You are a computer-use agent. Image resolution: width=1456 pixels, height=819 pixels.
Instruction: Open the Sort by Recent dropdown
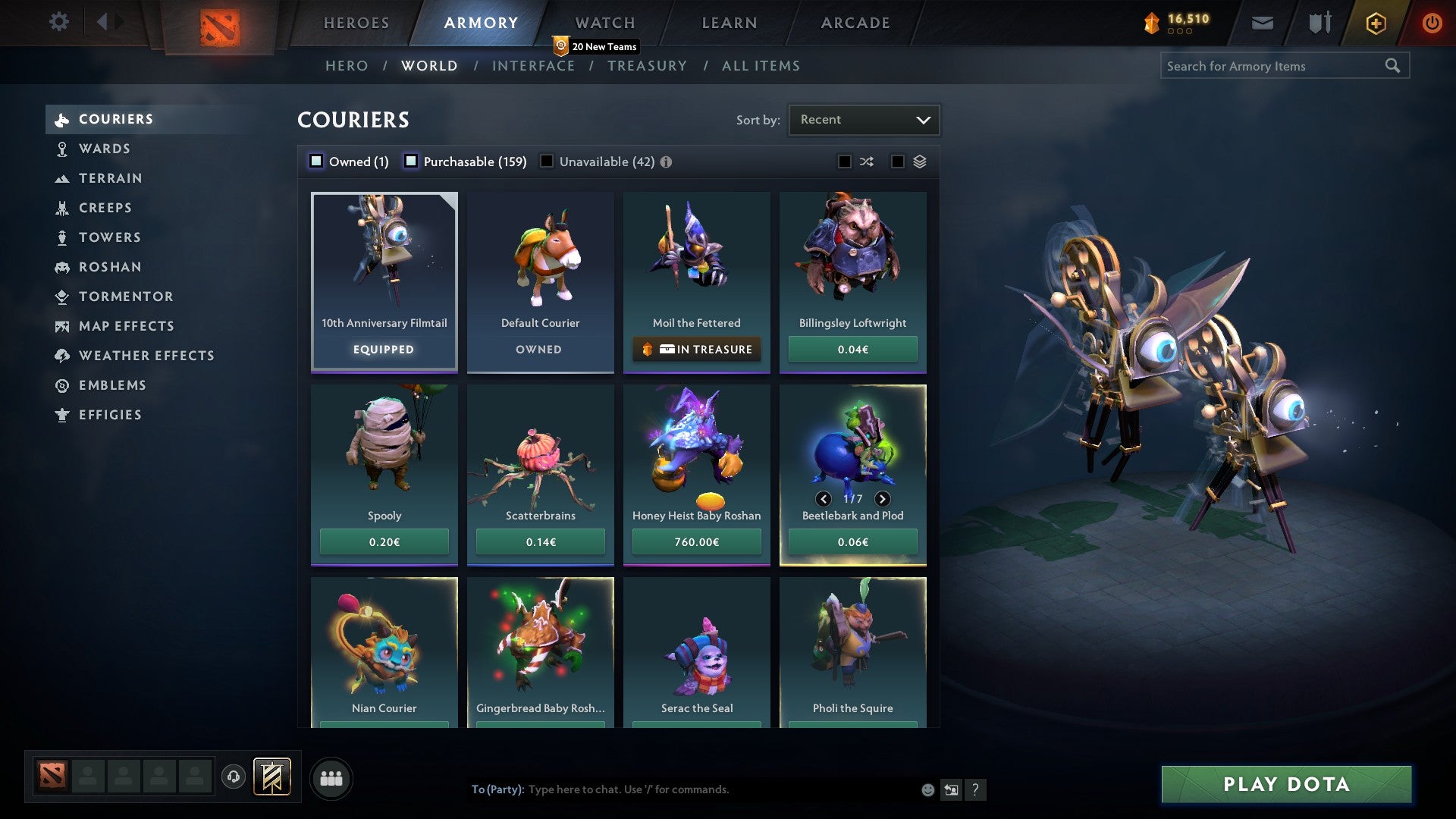click(864, 119)
